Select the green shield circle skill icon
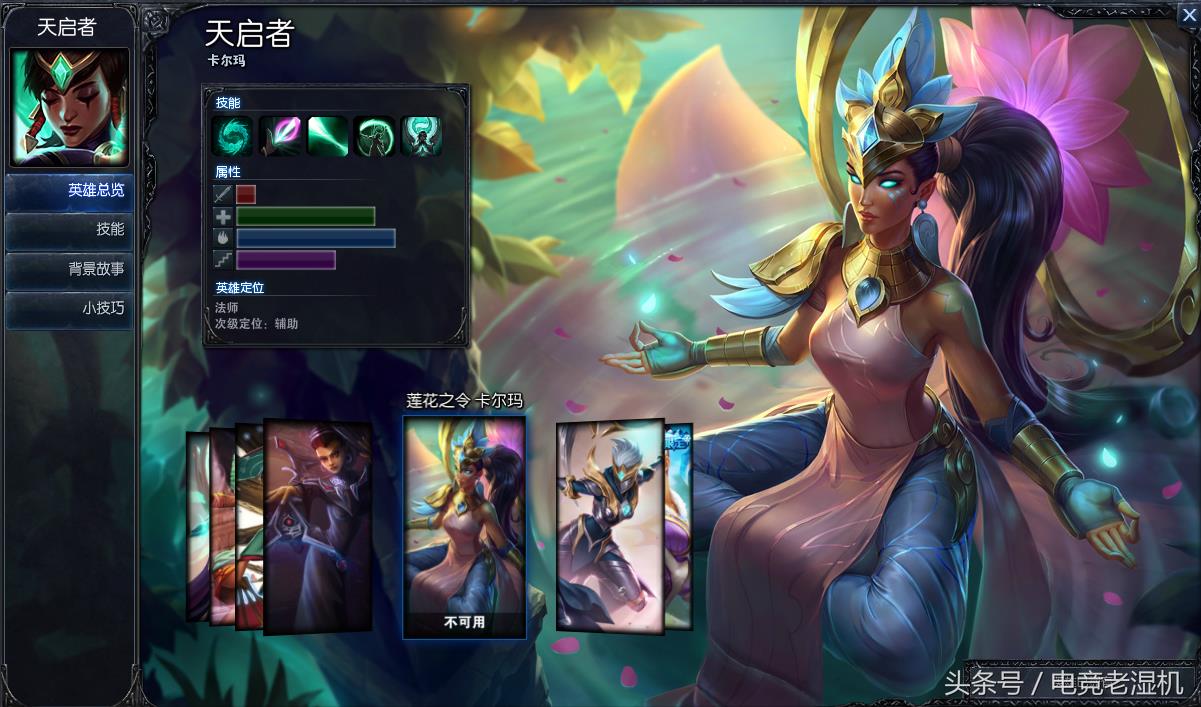Screen dimensions: 1201x707 374,136
